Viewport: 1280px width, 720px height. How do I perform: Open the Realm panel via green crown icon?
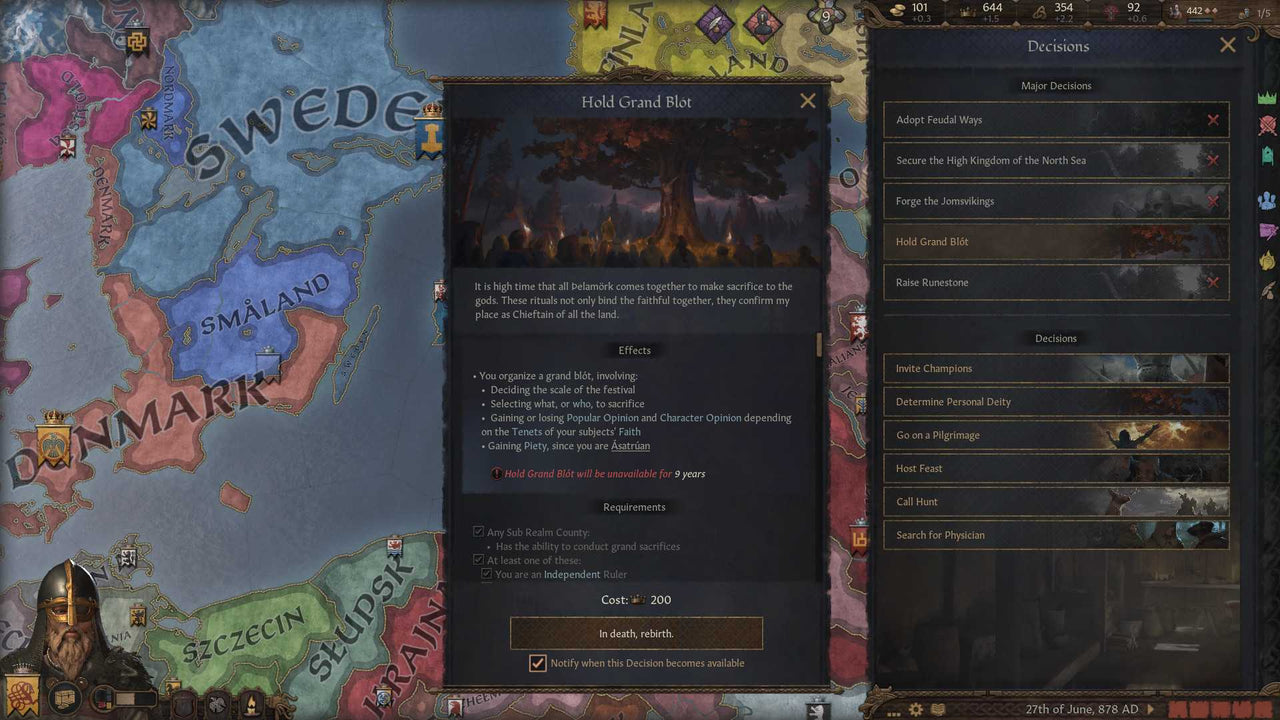pyautogui.click(x=1268, y=95)
